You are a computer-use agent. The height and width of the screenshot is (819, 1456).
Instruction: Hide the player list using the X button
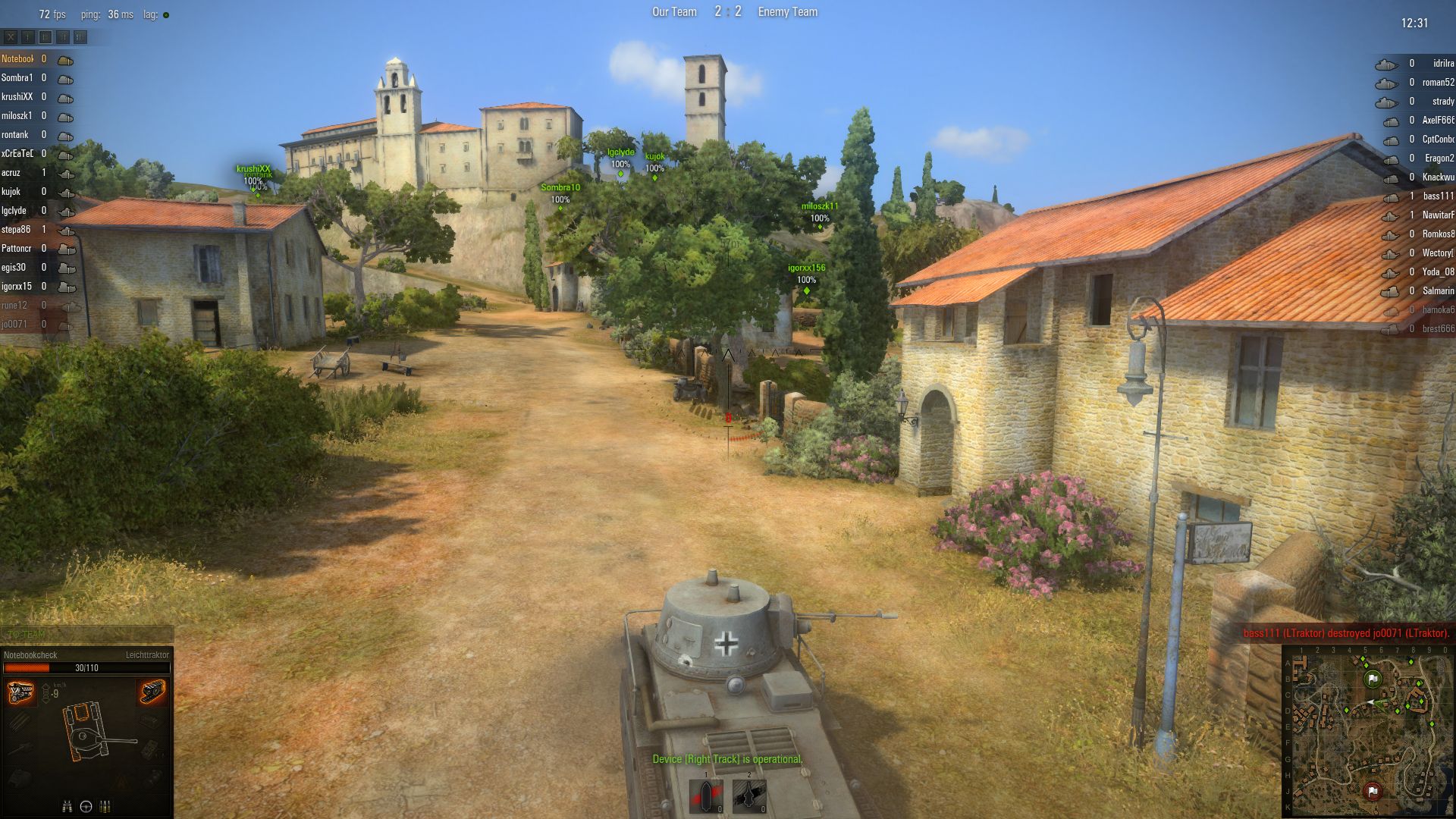pyautogui.click(x=11, y=36)
